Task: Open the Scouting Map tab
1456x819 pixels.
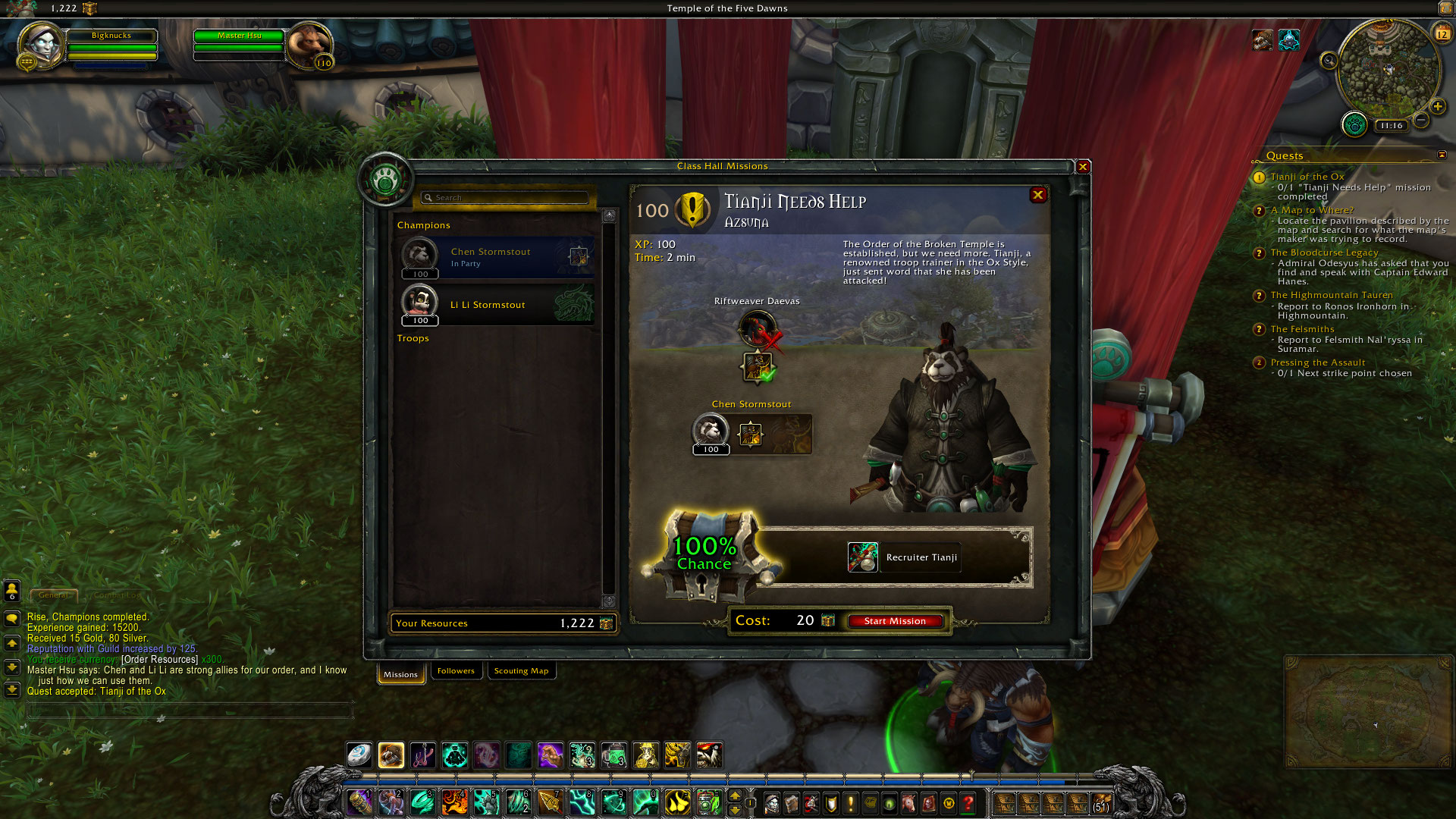Action: [522, 670]
